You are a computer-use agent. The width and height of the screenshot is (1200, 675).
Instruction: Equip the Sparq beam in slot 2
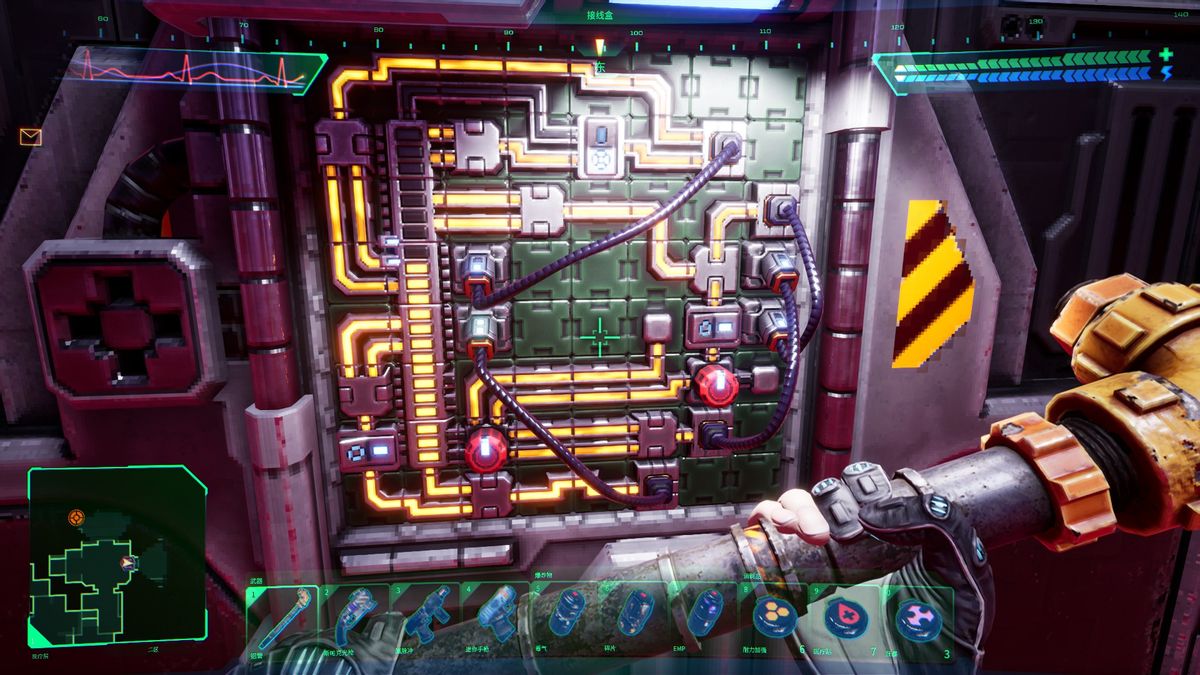(354, 614)
